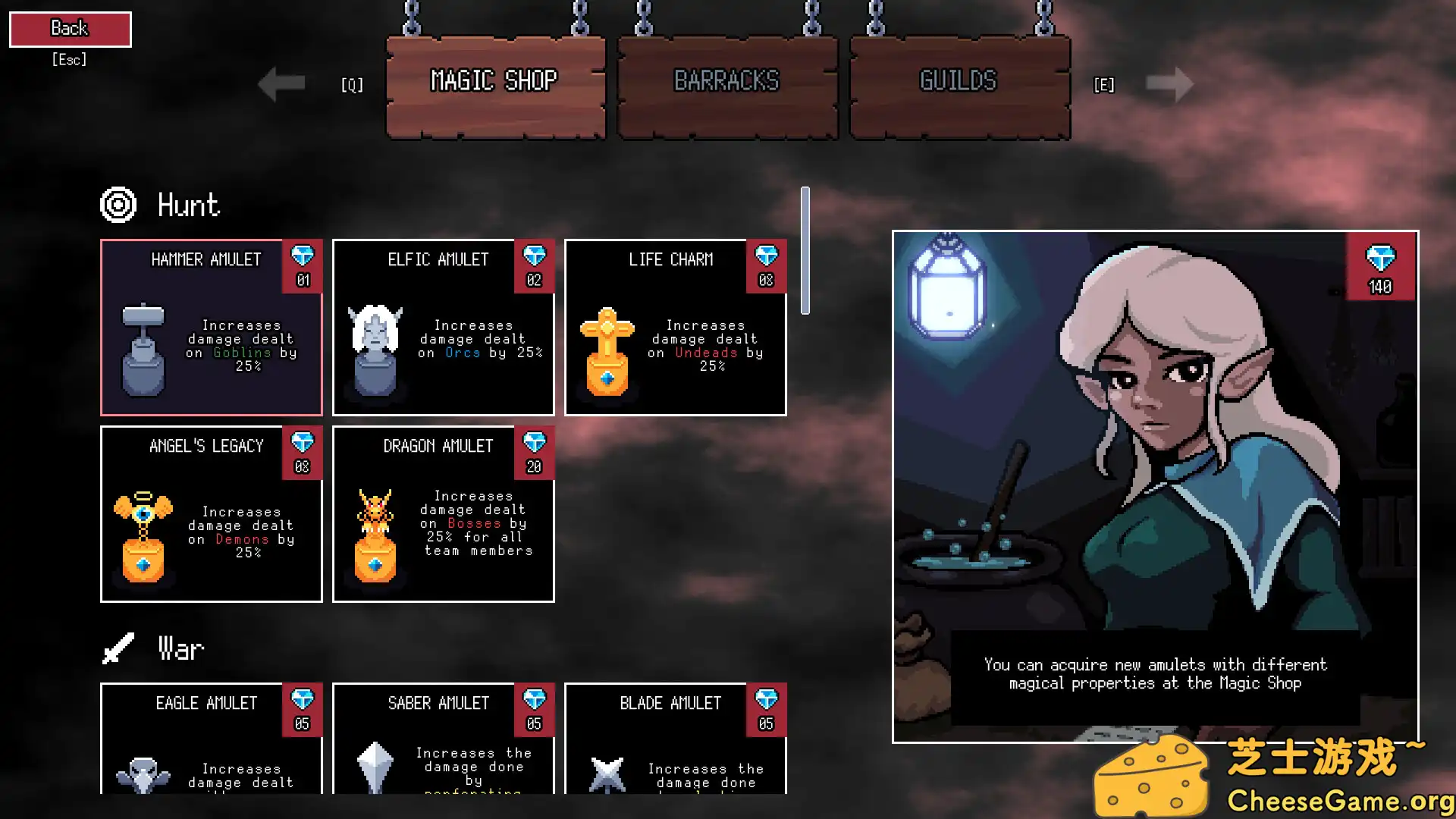
Task: Select the highlighted Hammer Amulet card
Action: pyautogui.click(x=212, y=328)
